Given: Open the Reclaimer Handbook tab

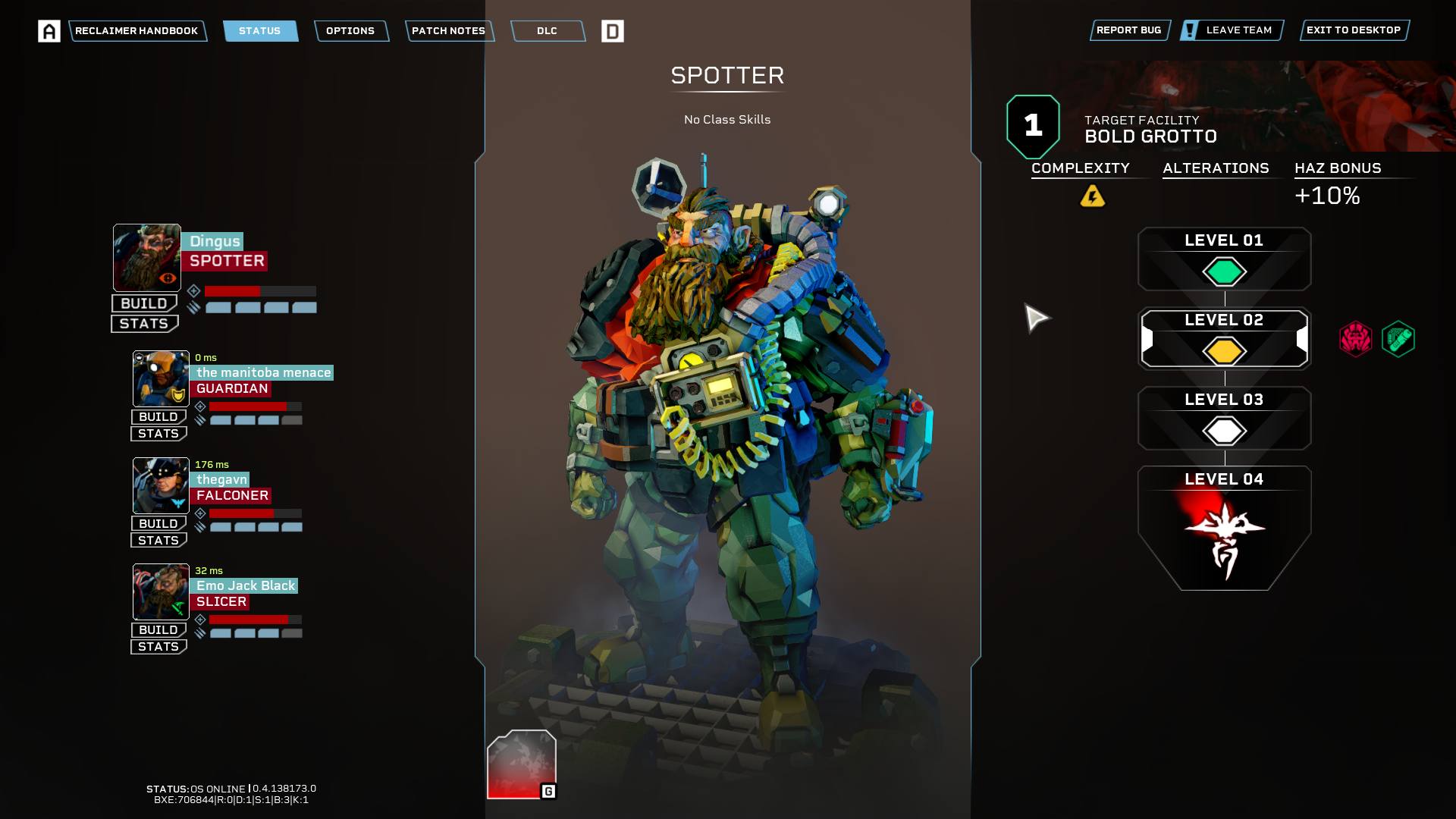Looking at the screenshot, I should [136, 31].
